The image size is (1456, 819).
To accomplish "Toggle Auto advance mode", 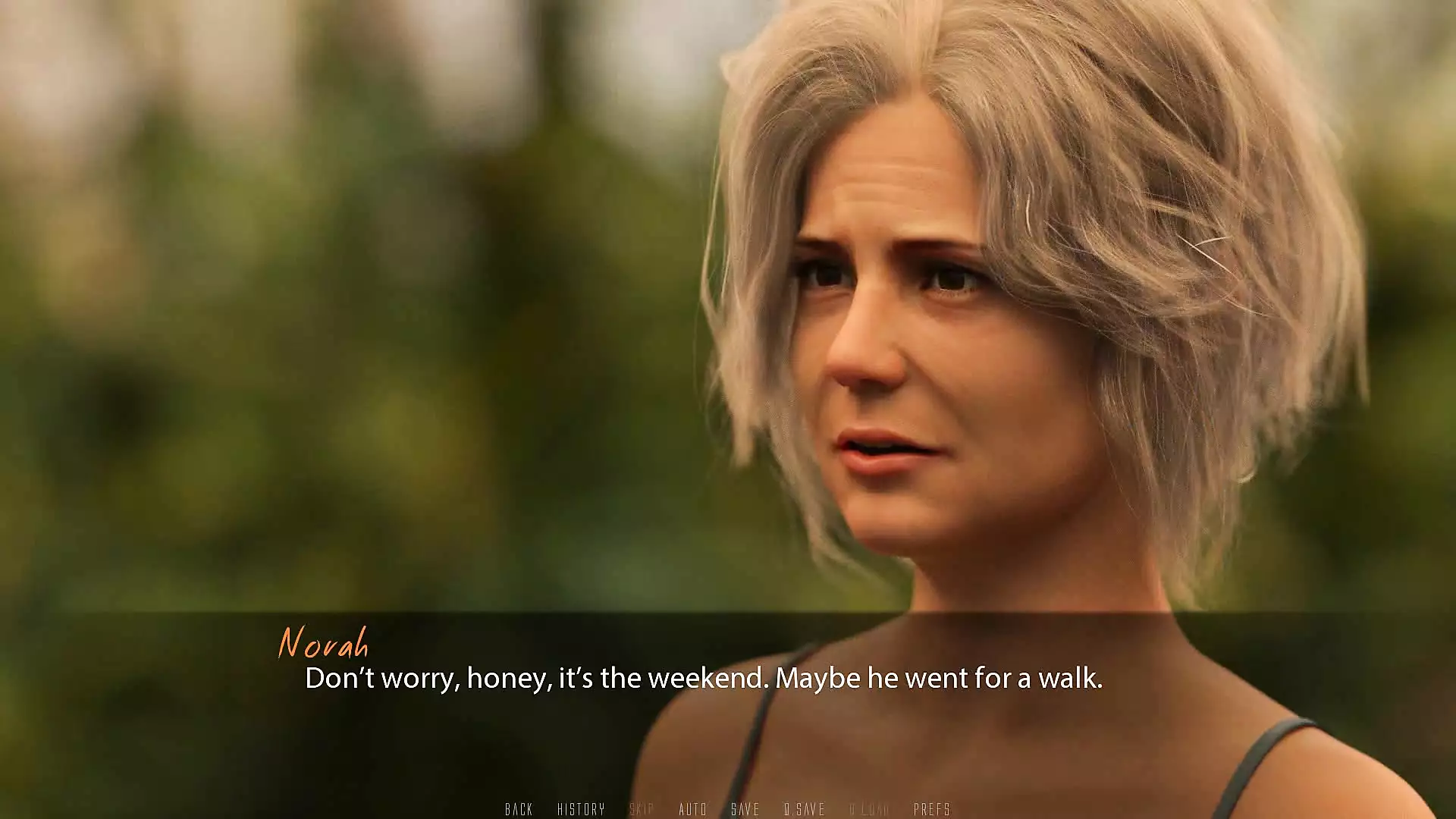I will 692,809.
